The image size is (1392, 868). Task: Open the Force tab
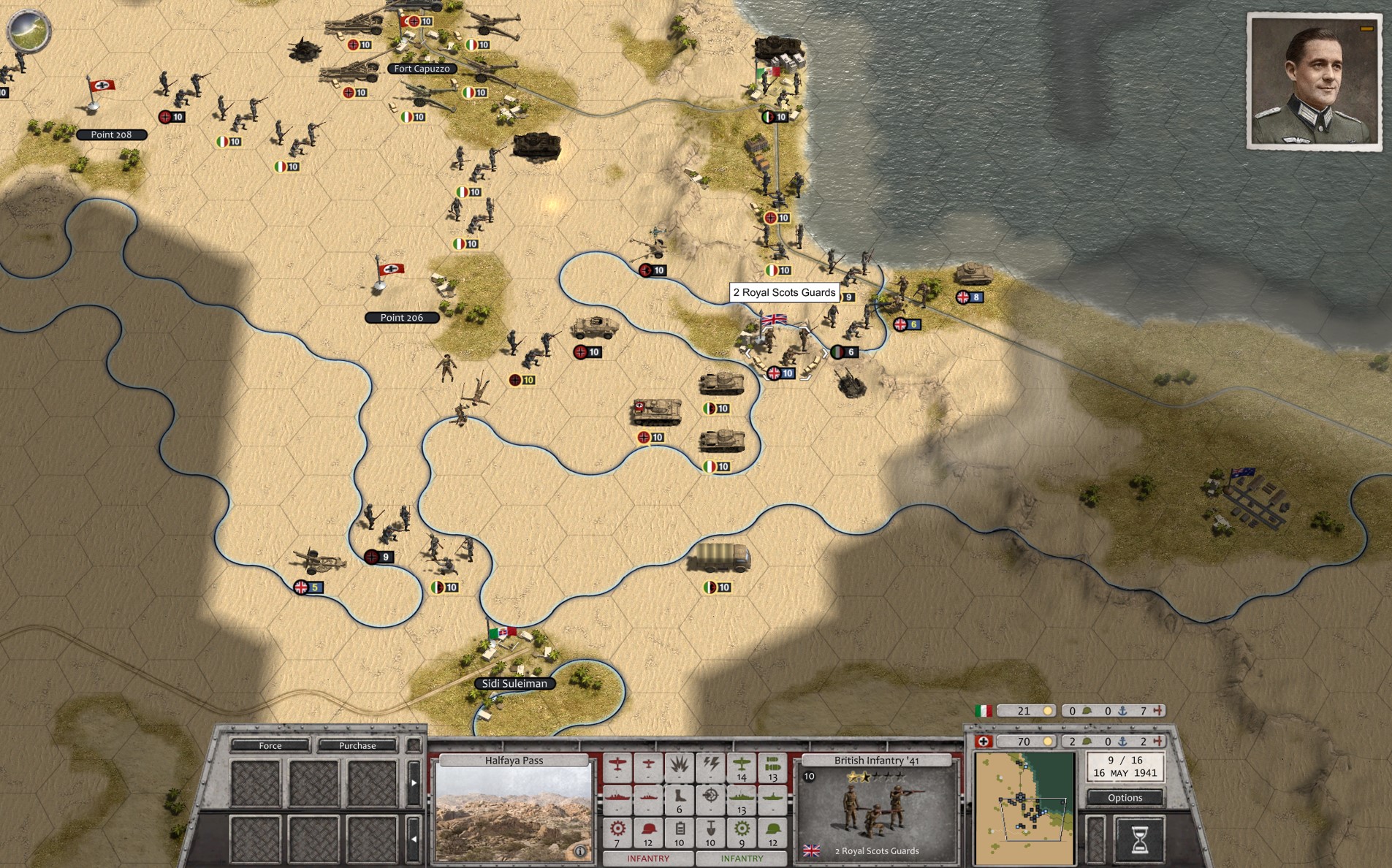click(x=270, y=746)
